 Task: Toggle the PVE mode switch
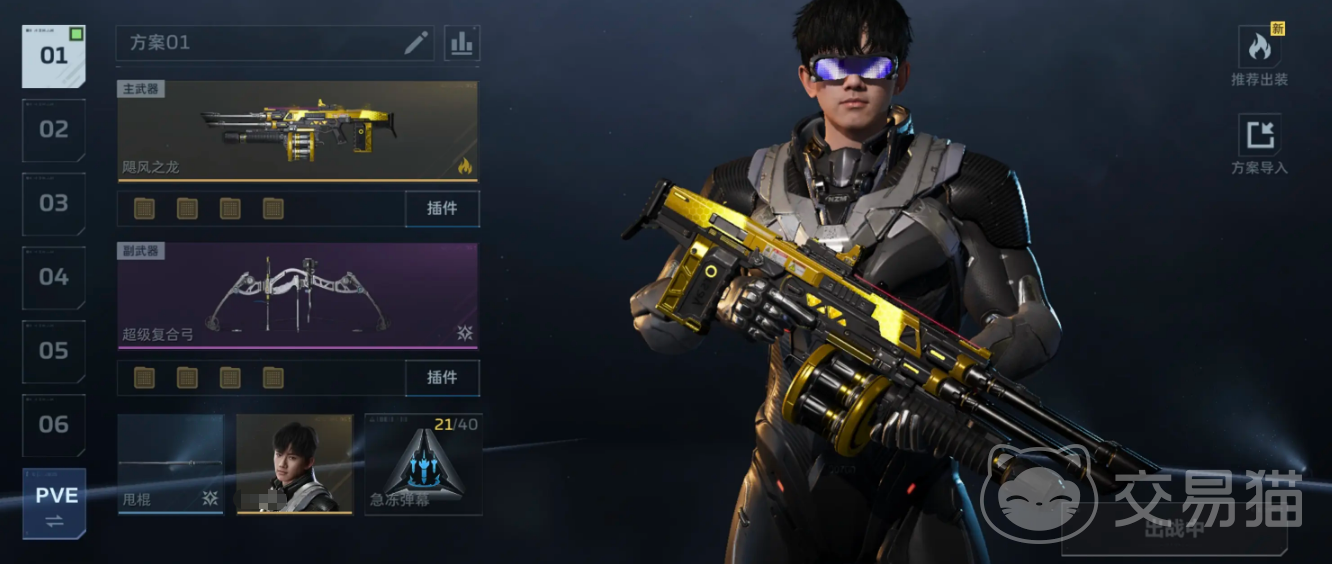pyautogui.click(x=54, y=504)
